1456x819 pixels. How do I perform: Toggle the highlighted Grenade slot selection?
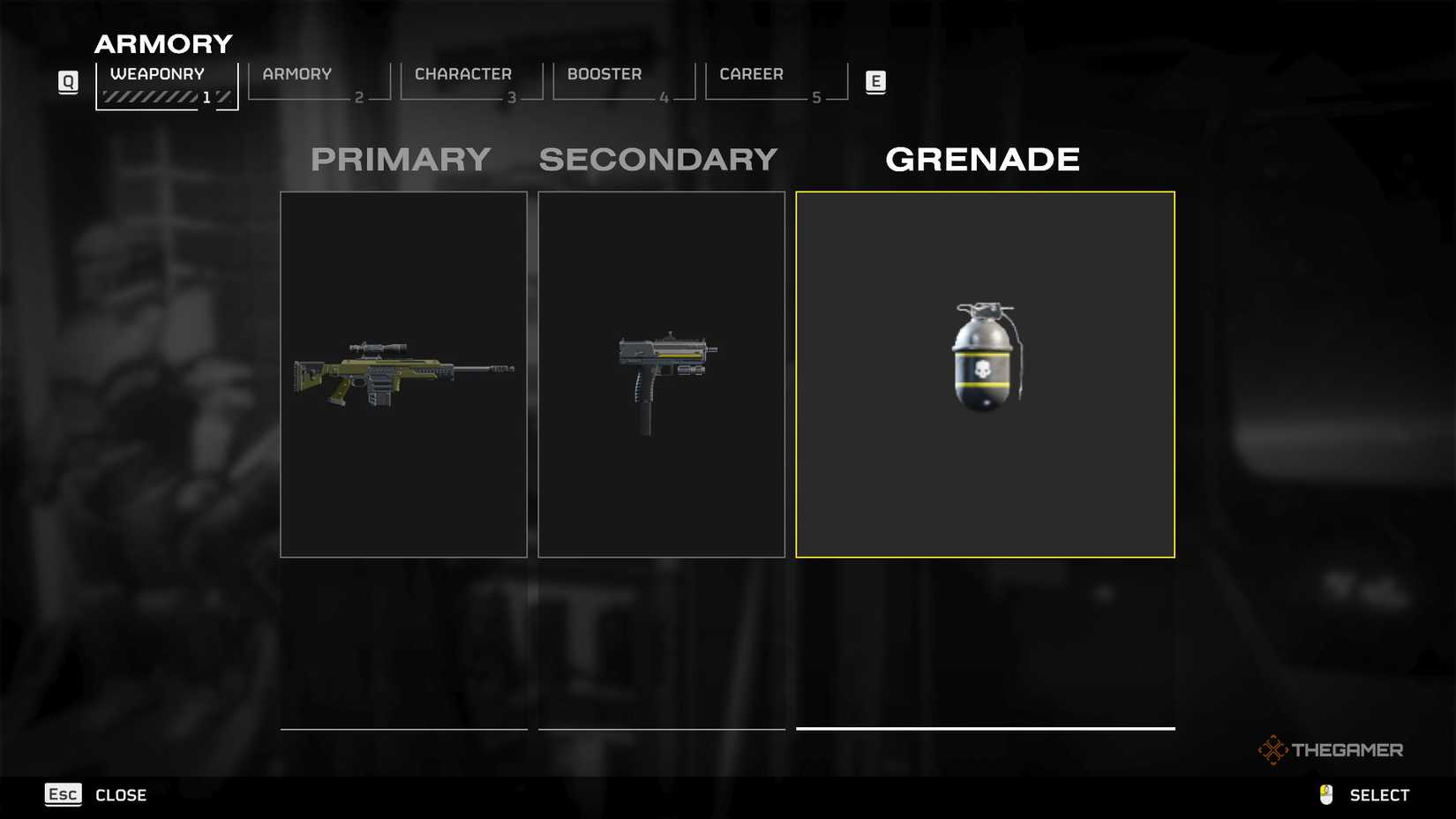tap(985, 373)
